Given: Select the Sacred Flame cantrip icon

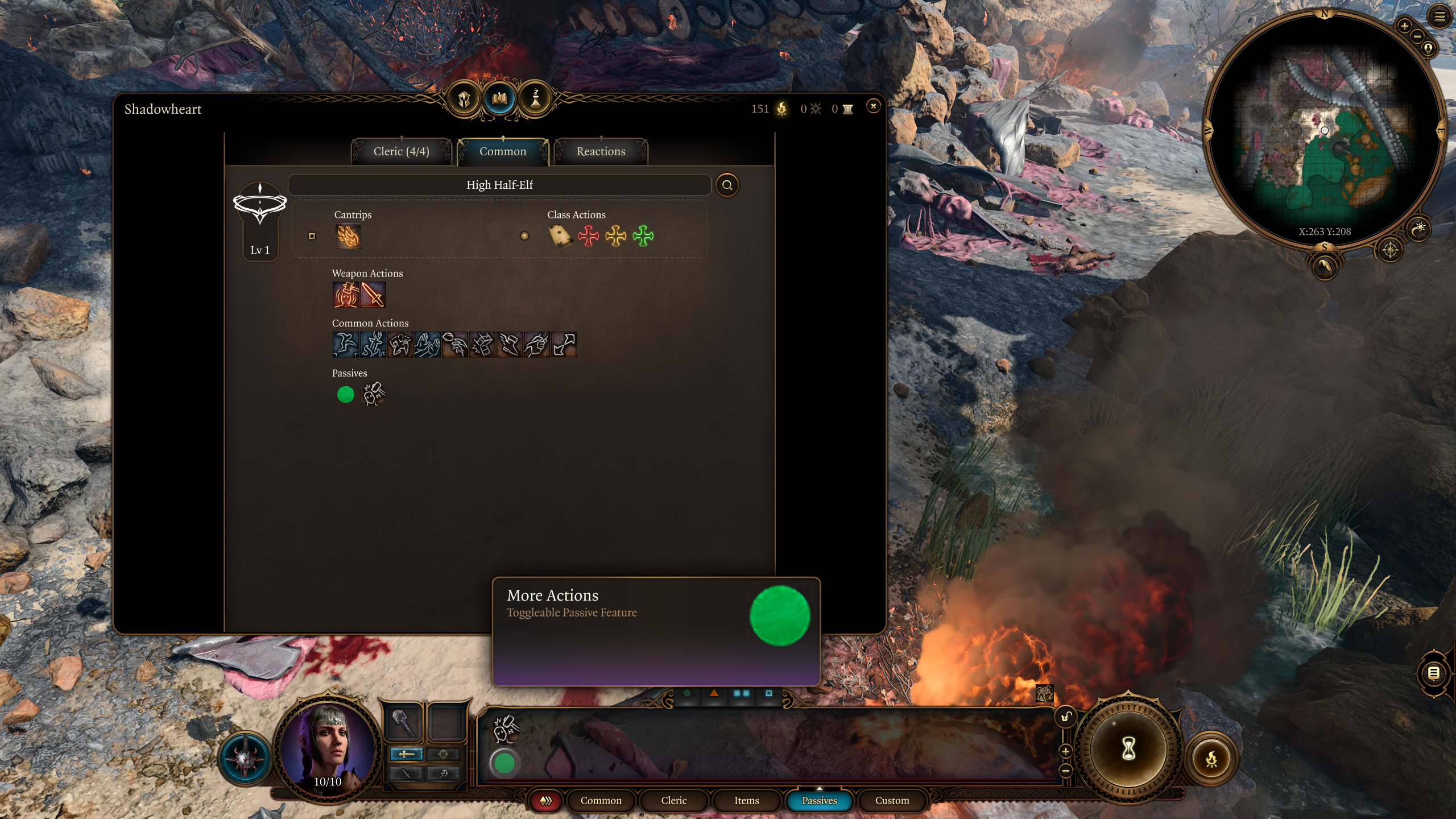Looking at the screenshot, I should coord(348,236).
